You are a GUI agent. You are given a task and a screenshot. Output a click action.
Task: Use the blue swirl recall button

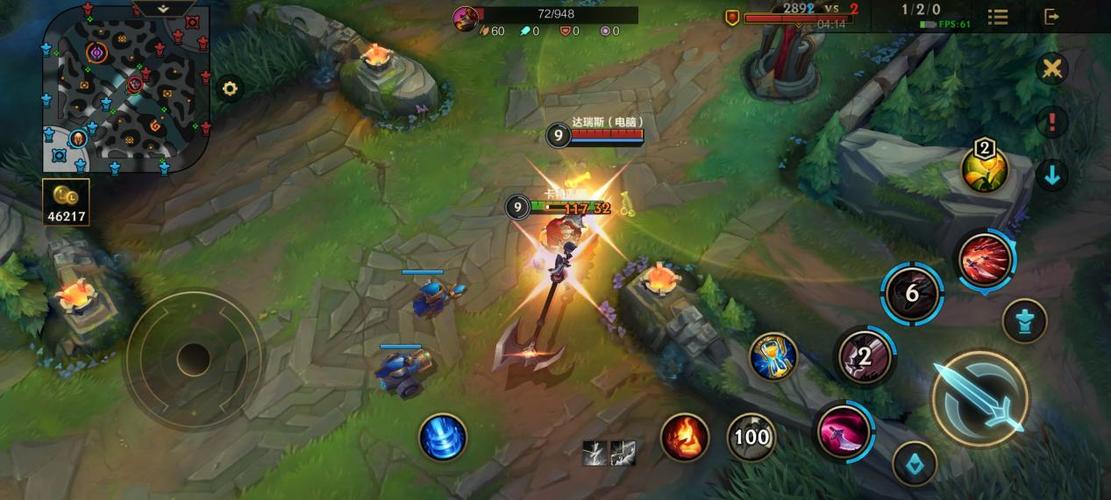coord(442,437)
